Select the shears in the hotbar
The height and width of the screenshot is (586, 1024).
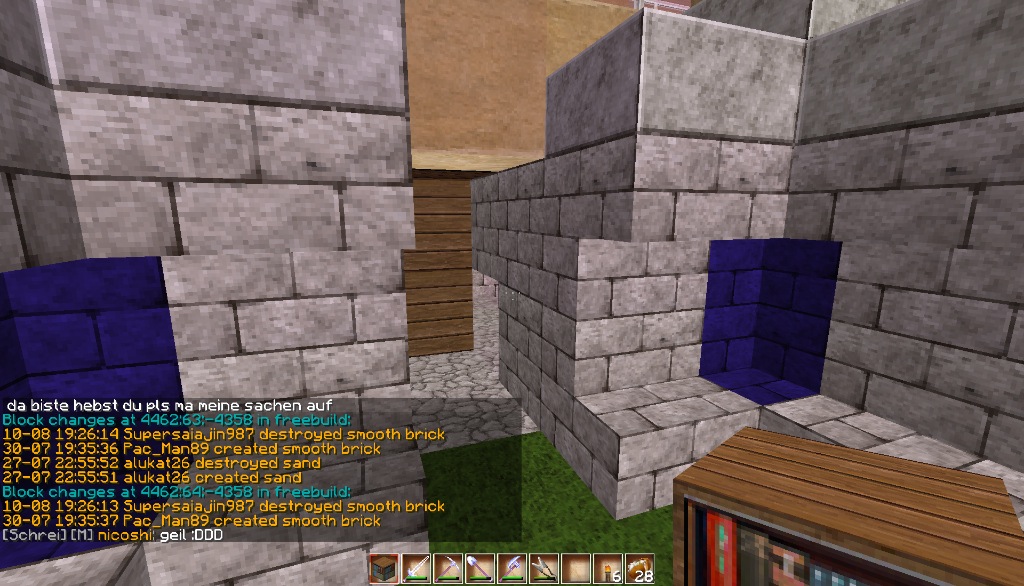(x=545, y=568)
